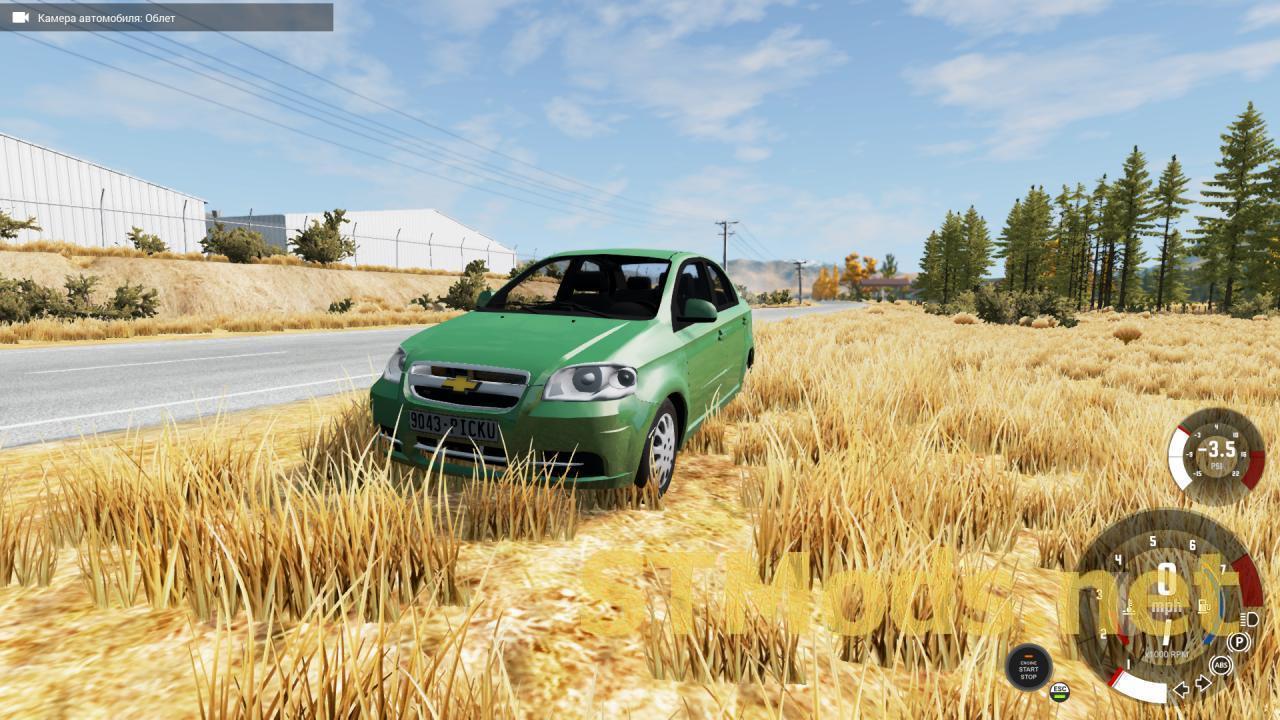
Task: Click the parking brake P icon
Action: coord(1239,642)
